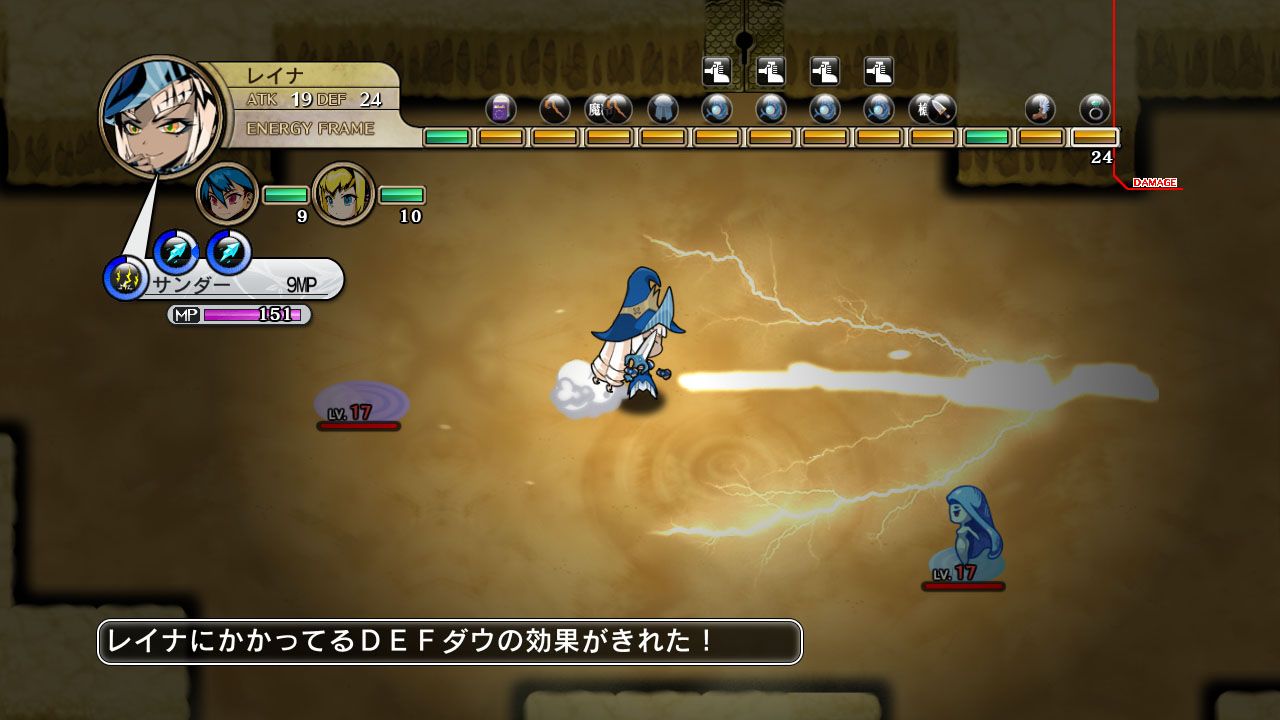Select the robe armor icon

tap(661, 107)
